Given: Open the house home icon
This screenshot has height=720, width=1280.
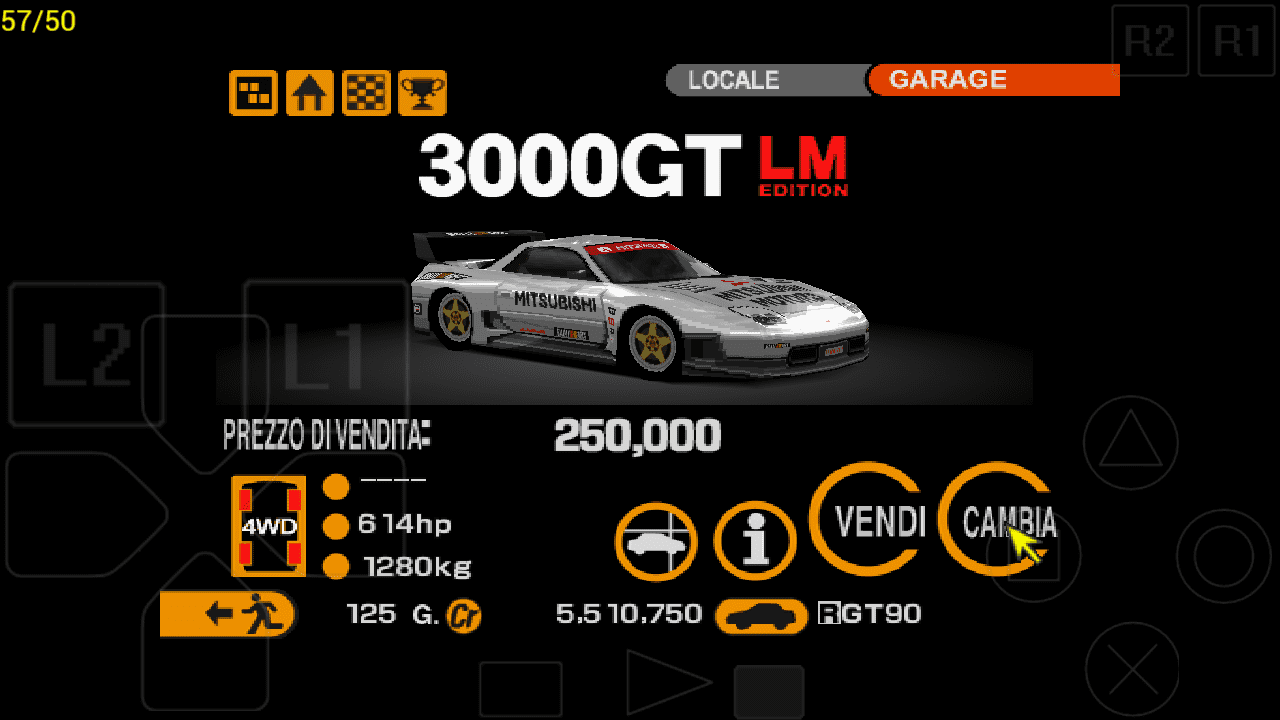Looking at the screenshot, I should point(310,93).
